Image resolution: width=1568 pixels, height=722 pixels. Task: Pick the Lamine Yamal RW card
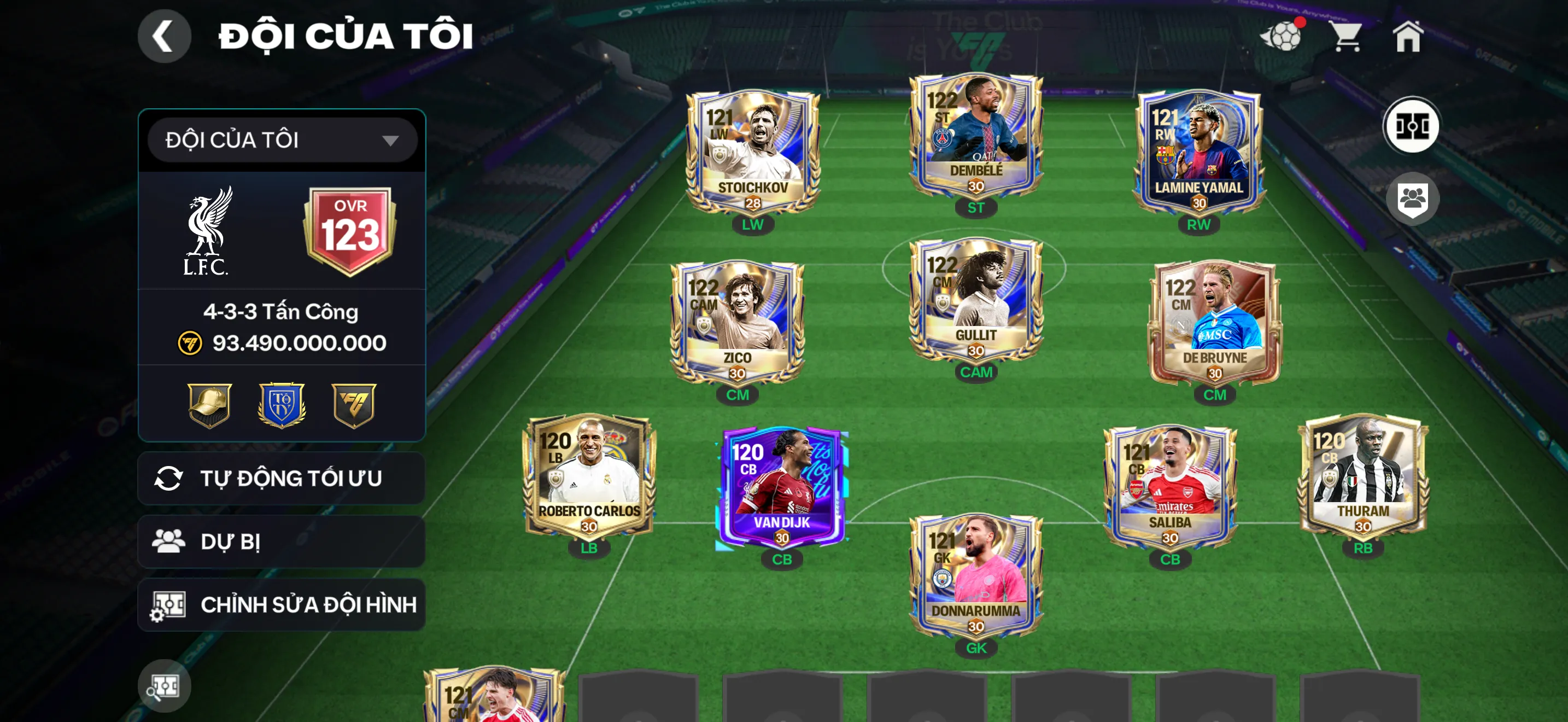1198,151
